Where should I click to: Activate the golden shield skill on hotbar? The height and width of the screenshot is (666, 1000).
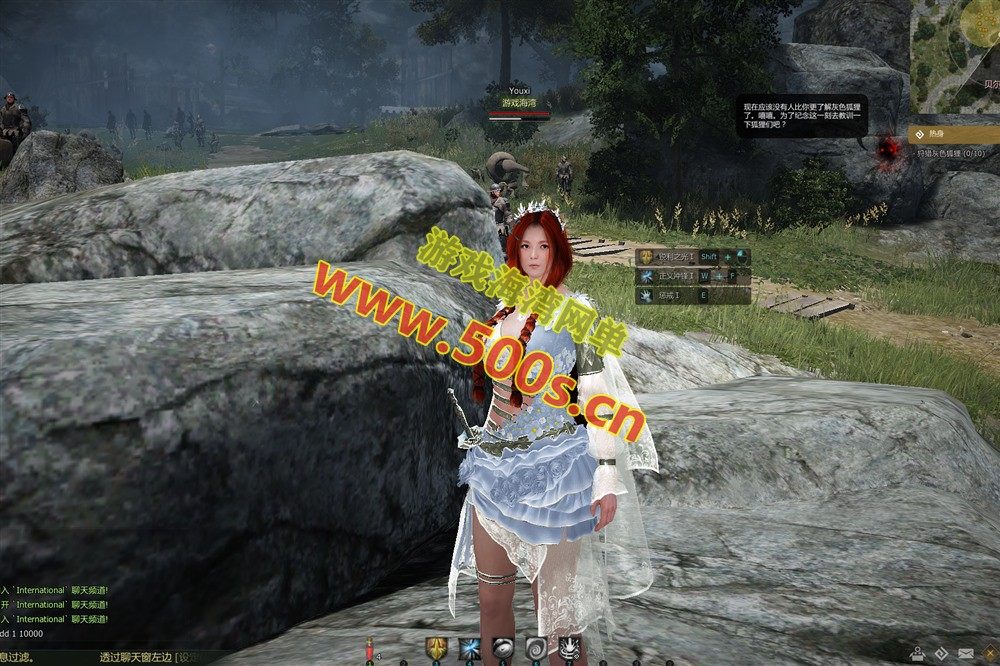[x=436, y=648]
